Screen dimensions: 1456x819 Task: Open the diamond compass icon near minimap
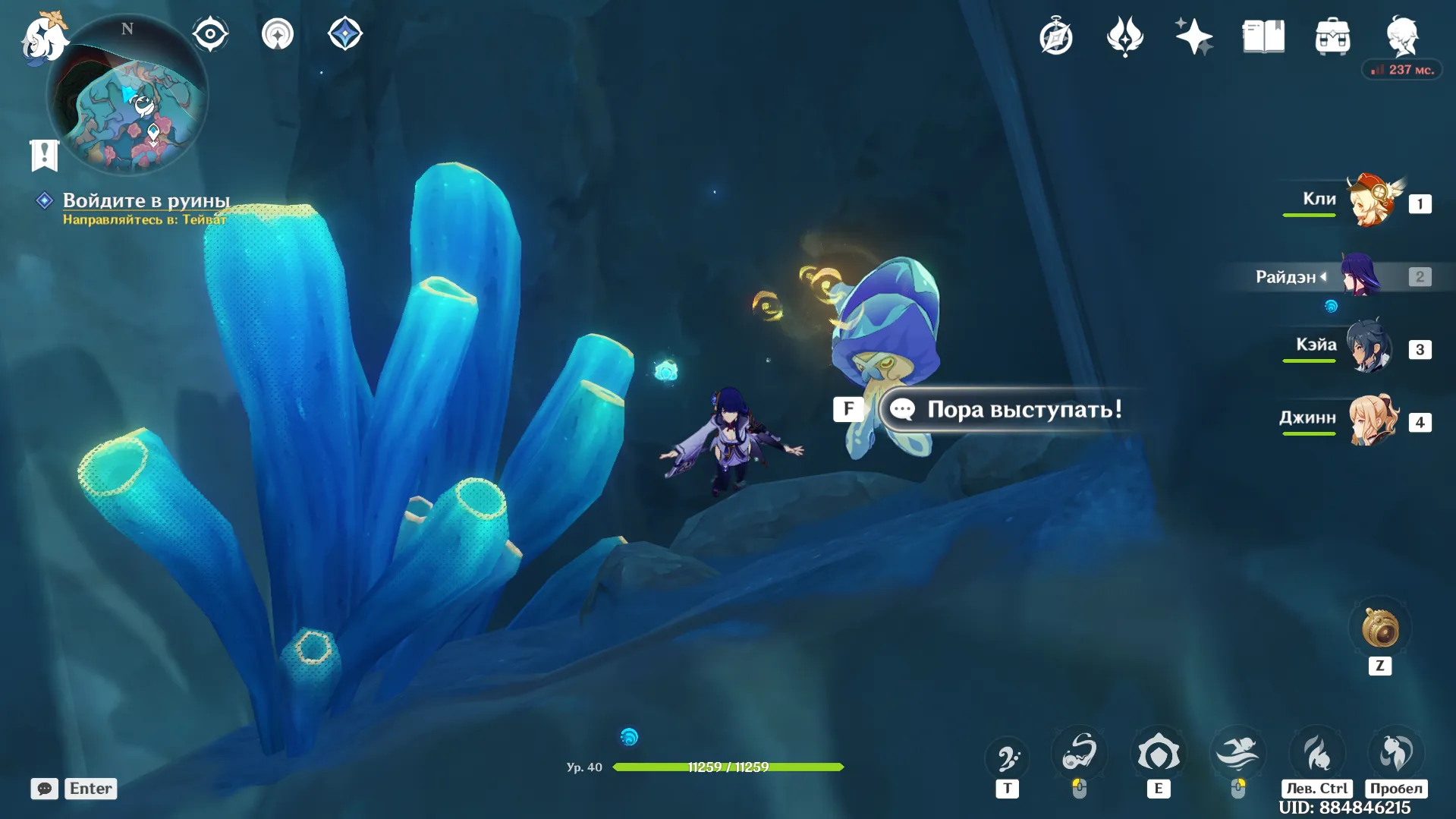click(345, 34)
